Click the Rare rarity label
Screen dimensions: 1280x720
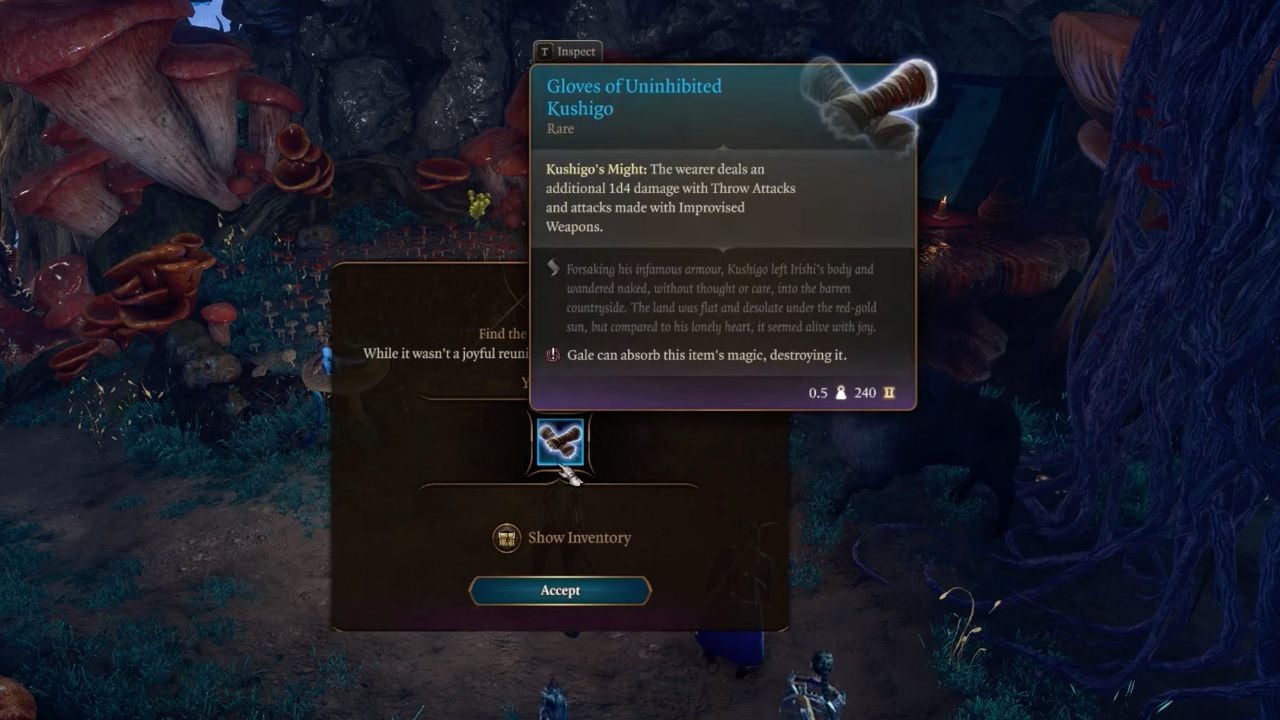click(x=562, y=128)
